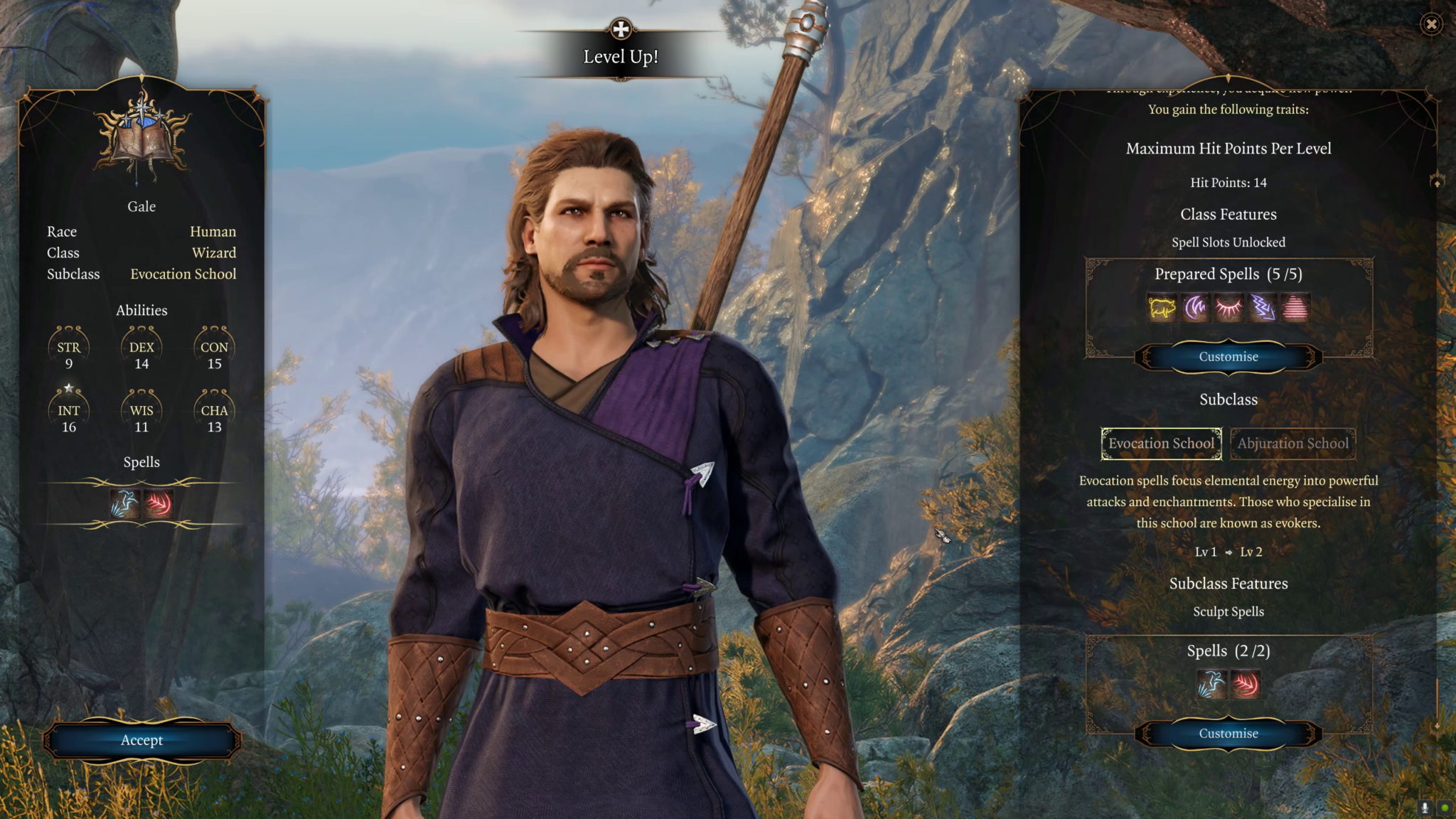The image size is (1456, 819).
Task: Select the pink closed-eye Sleep spell
Action: (x=1228, y=309)
